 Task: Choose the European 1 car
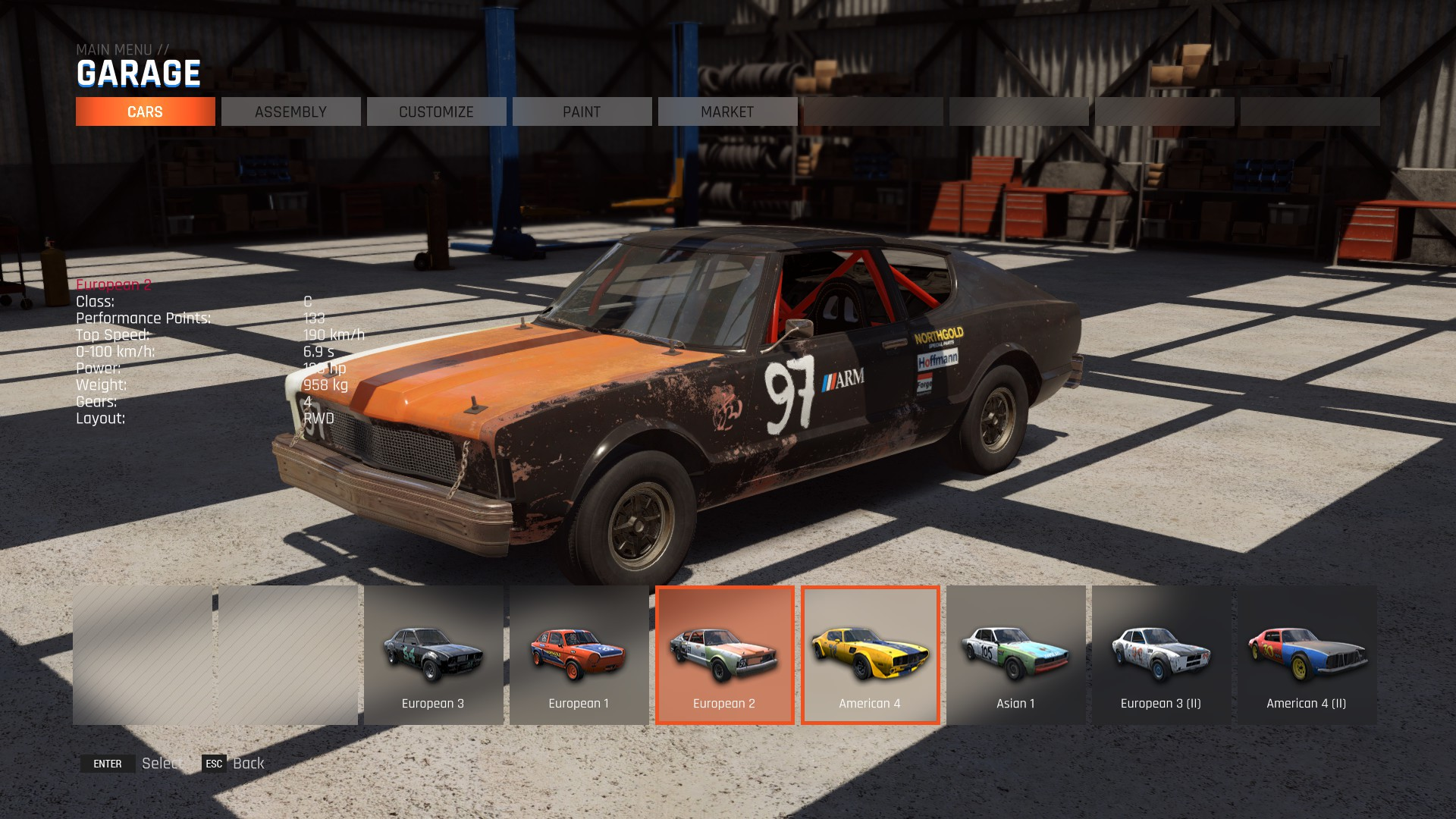579,655
